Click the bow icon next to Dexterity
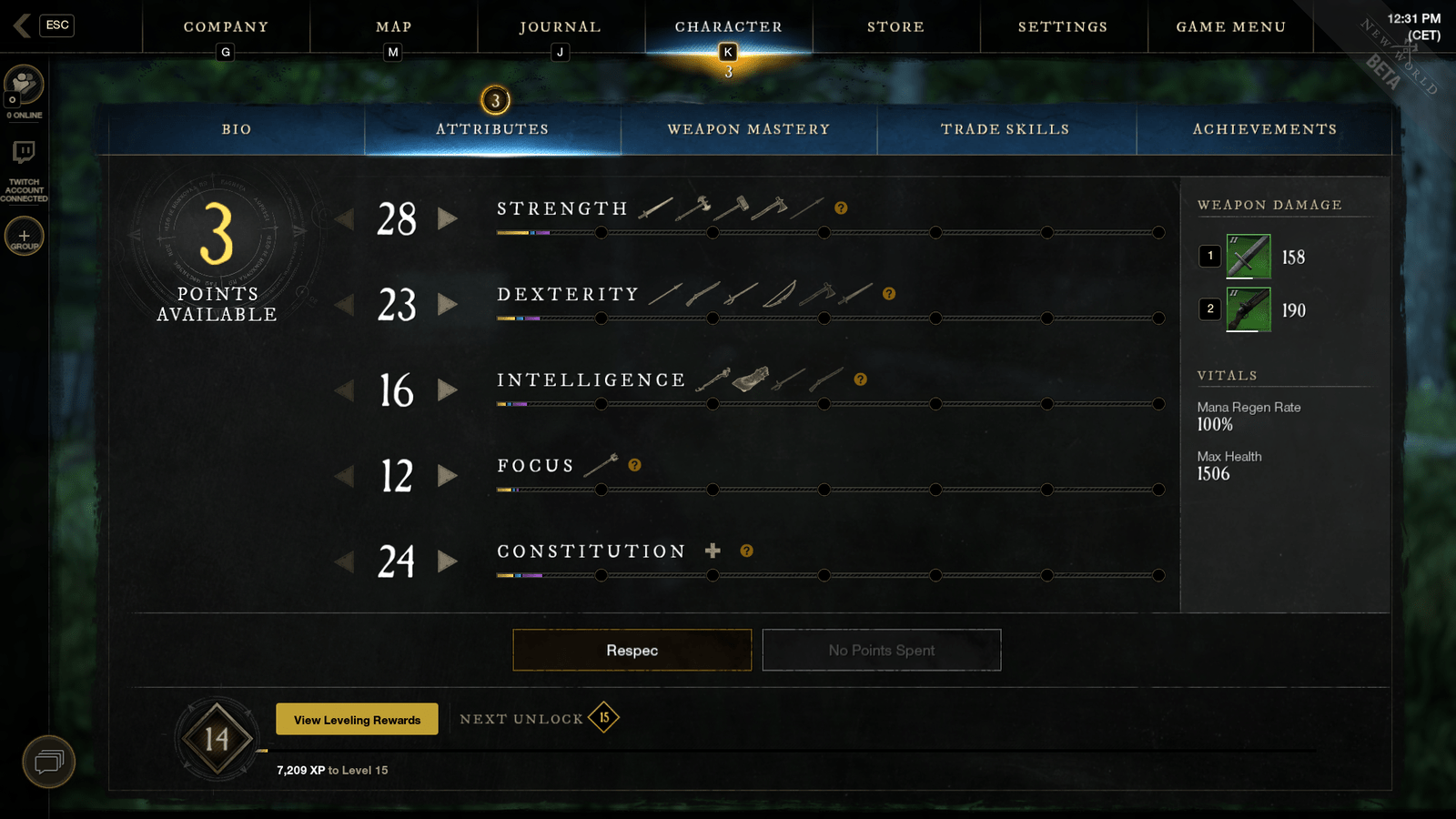1456x819 pixels. (x=778, y=294)
